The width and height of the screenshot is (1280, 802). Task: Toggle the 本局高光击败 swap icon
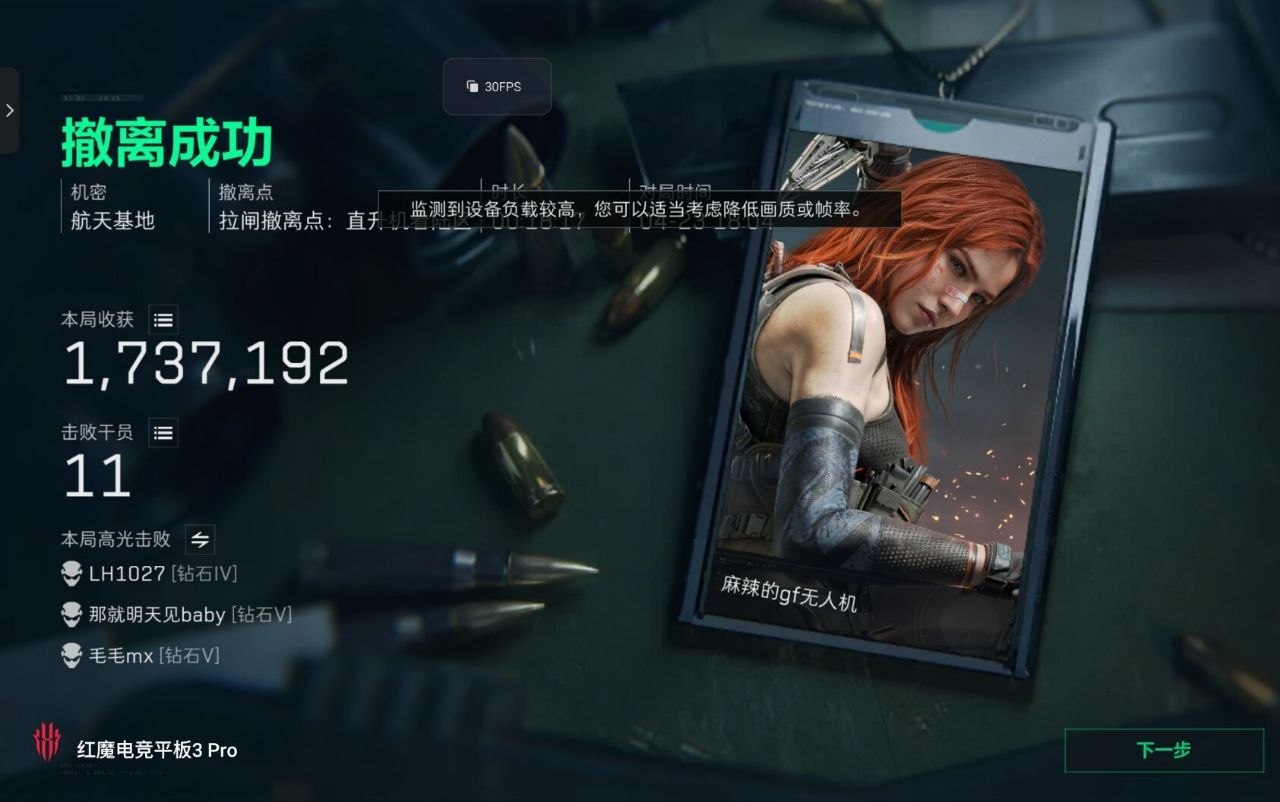tap(200, 539)
